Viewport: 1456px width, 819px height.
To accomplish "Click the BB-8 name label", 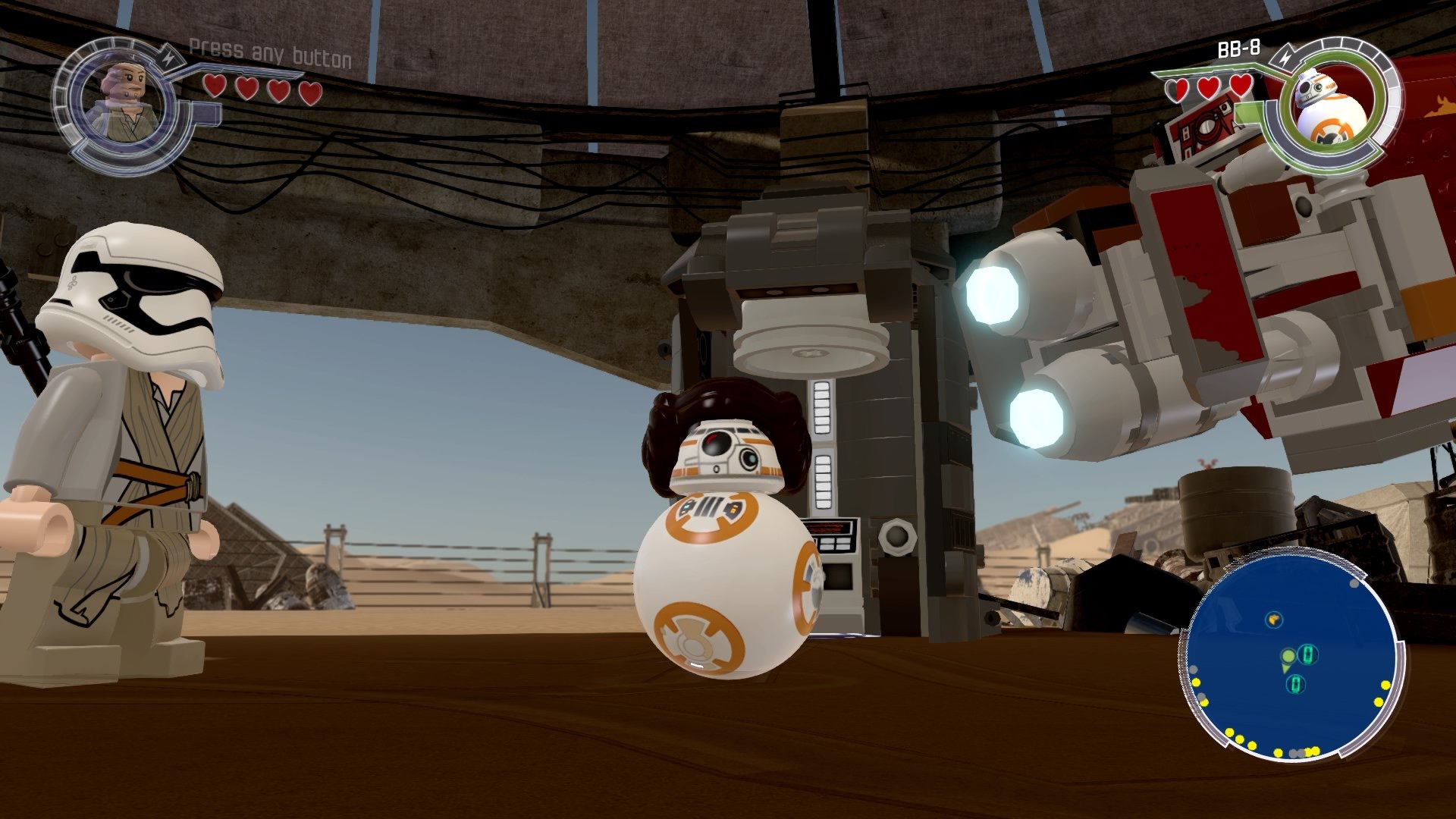I will point(1238,49).
